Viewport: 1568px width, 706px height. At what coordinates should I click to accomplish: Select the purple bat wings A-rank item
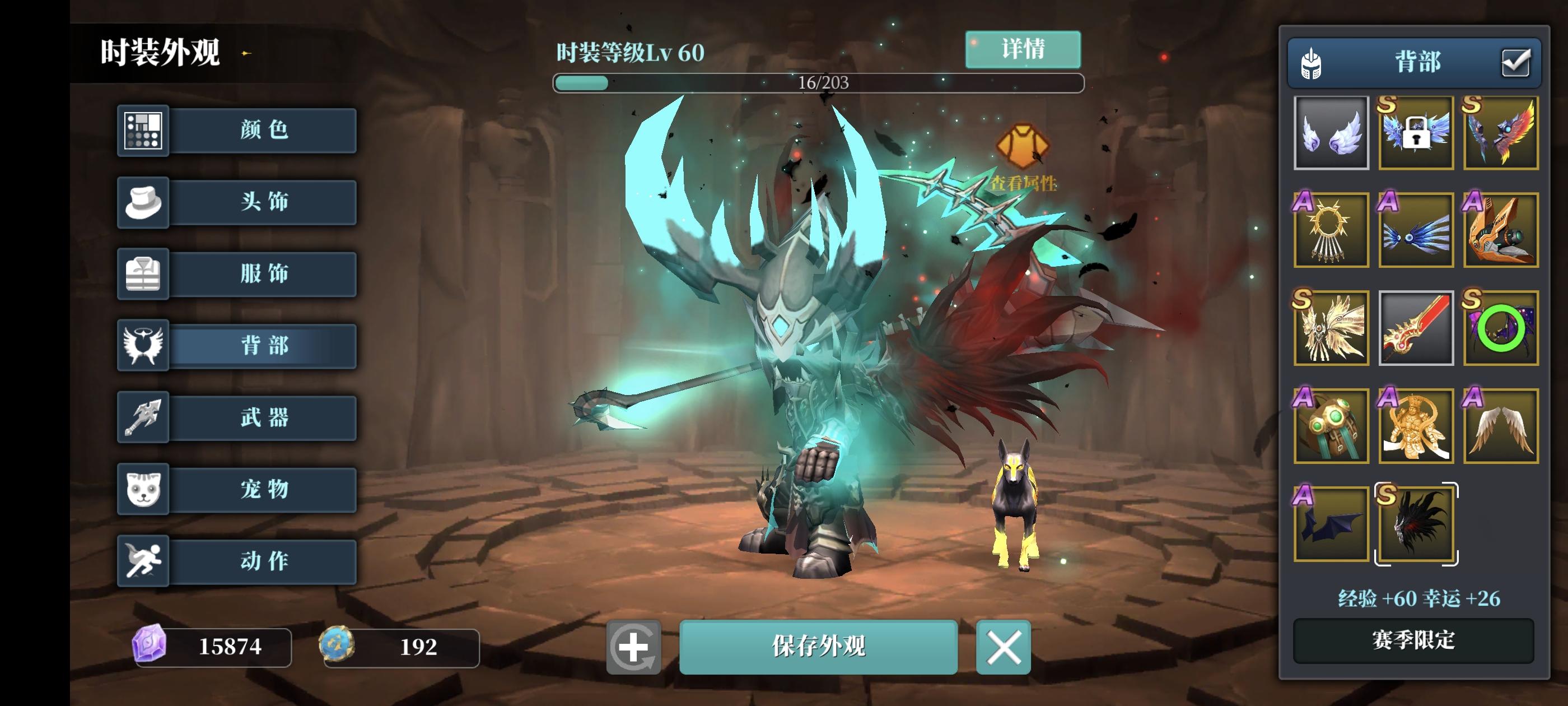1329,524
